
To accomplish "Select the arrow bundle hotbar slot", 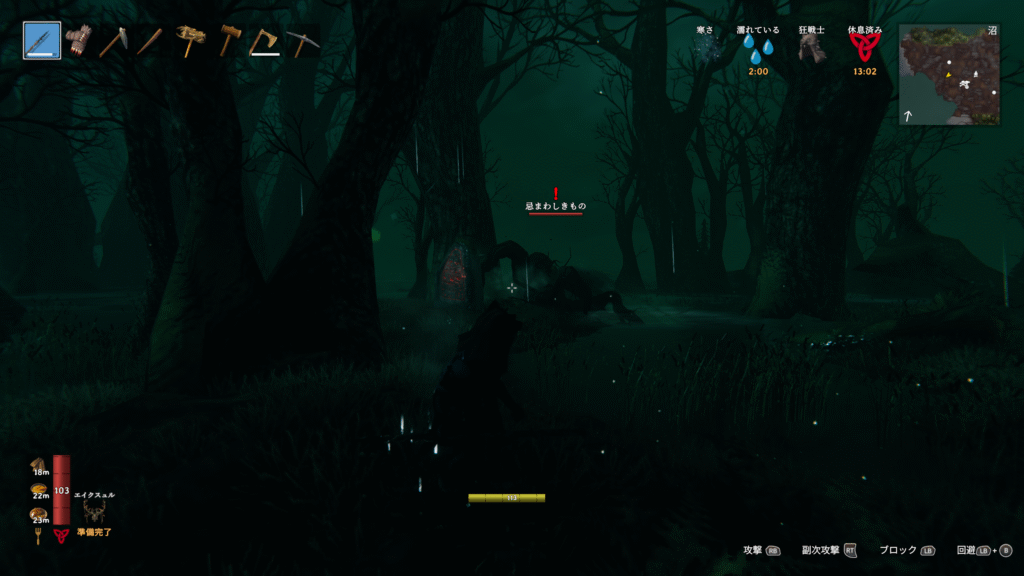I will [x=78, y=41].
